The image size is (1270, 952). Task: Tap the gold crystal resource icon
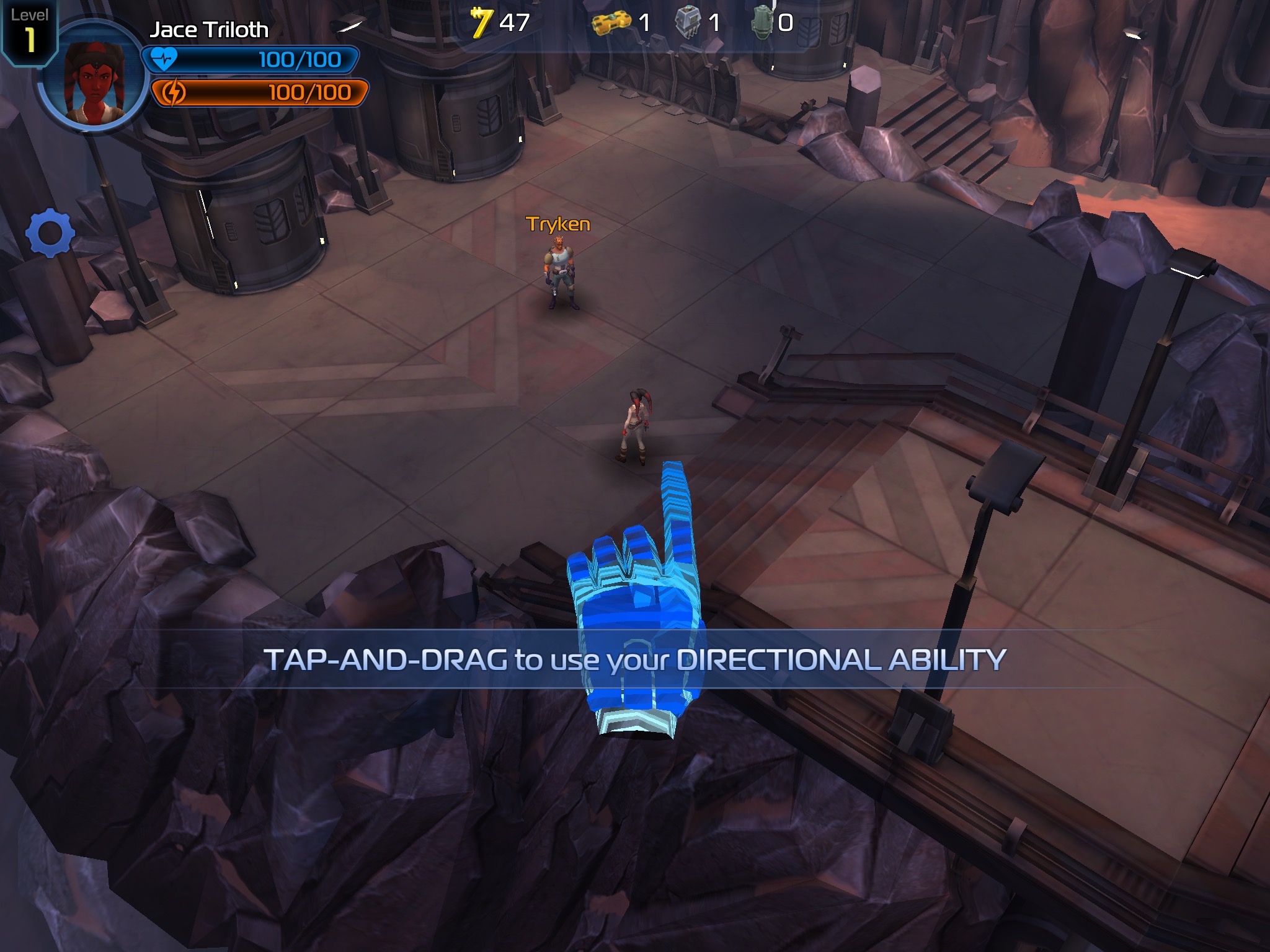click(611, 24)
